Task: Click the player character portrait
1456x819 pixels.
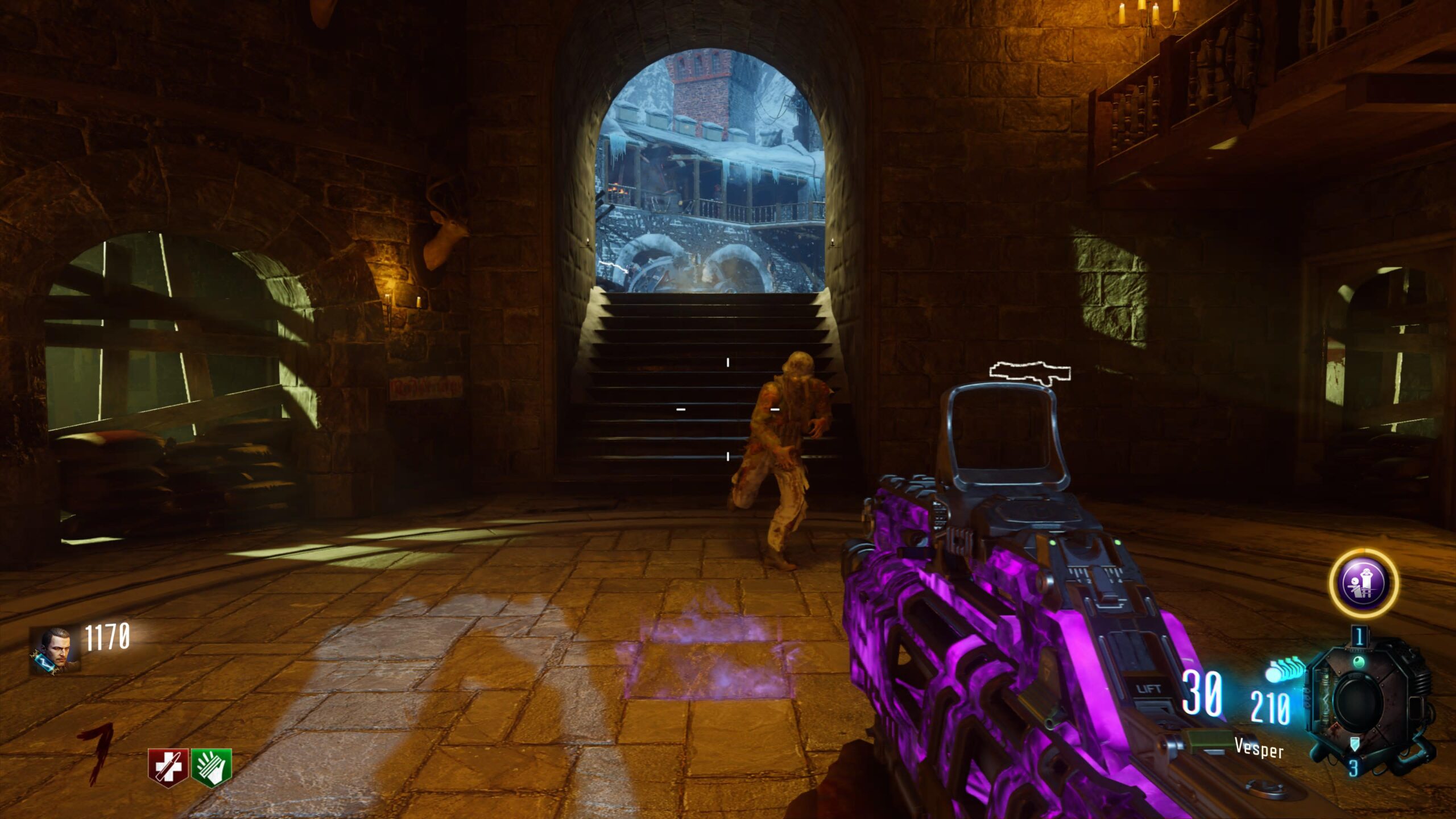Action: 55,650
